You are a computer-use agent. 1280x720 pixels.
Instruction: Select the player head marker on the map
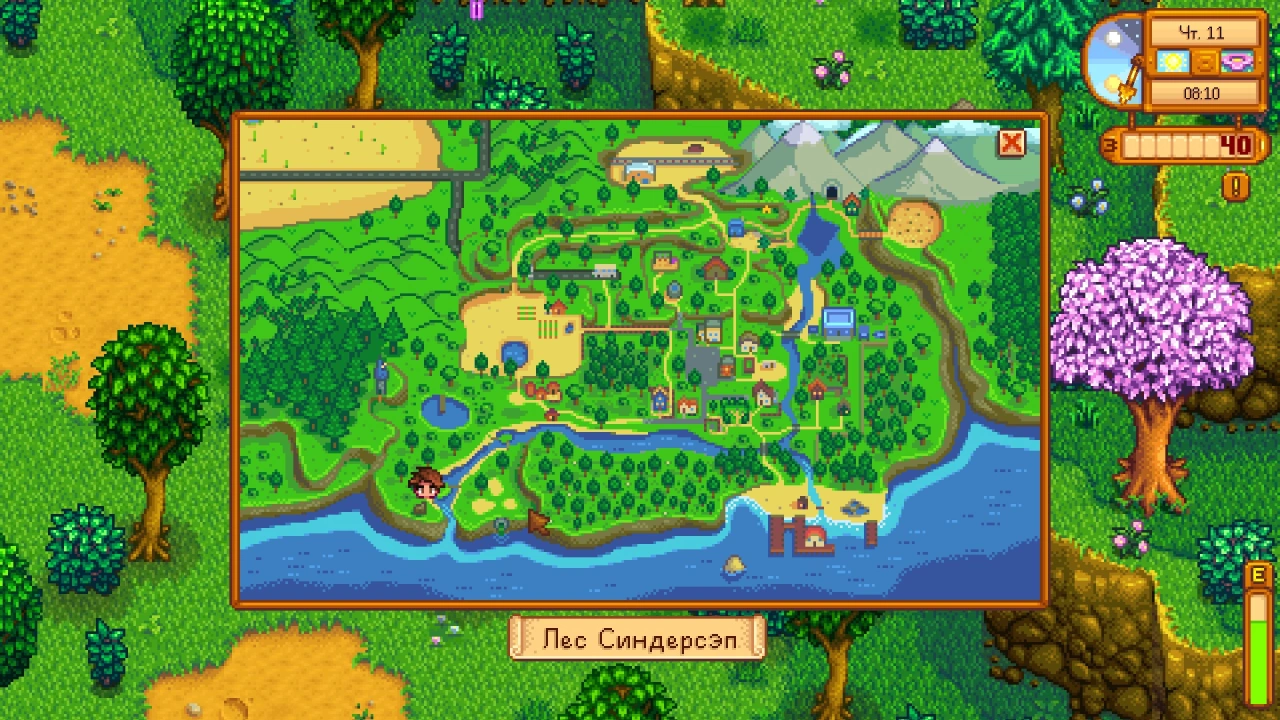(x=425, y=485)
